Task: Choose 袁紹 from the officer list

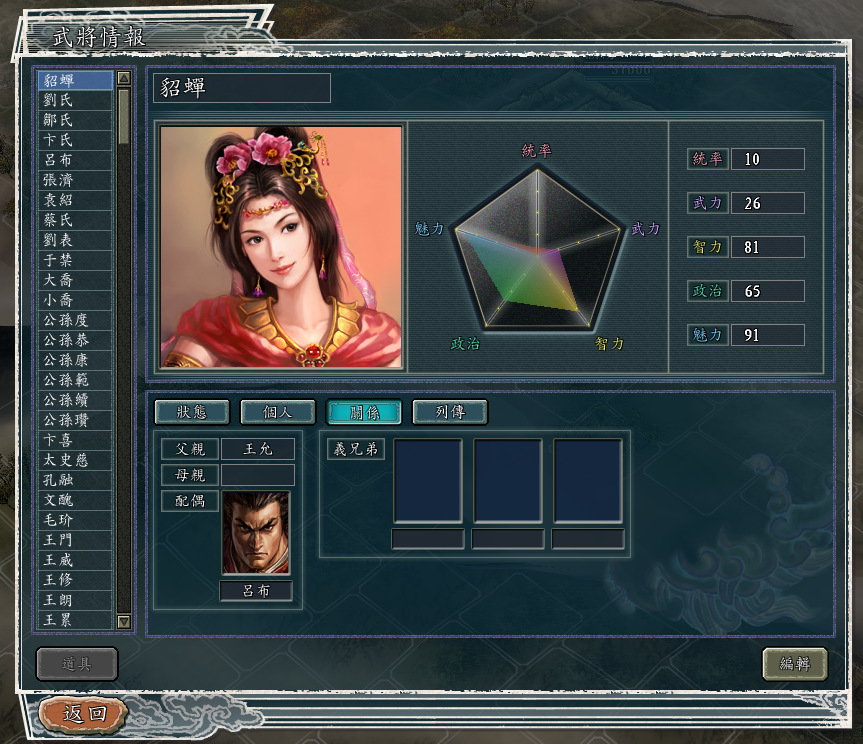Action: pyautogui.click(x=75, y=200)
